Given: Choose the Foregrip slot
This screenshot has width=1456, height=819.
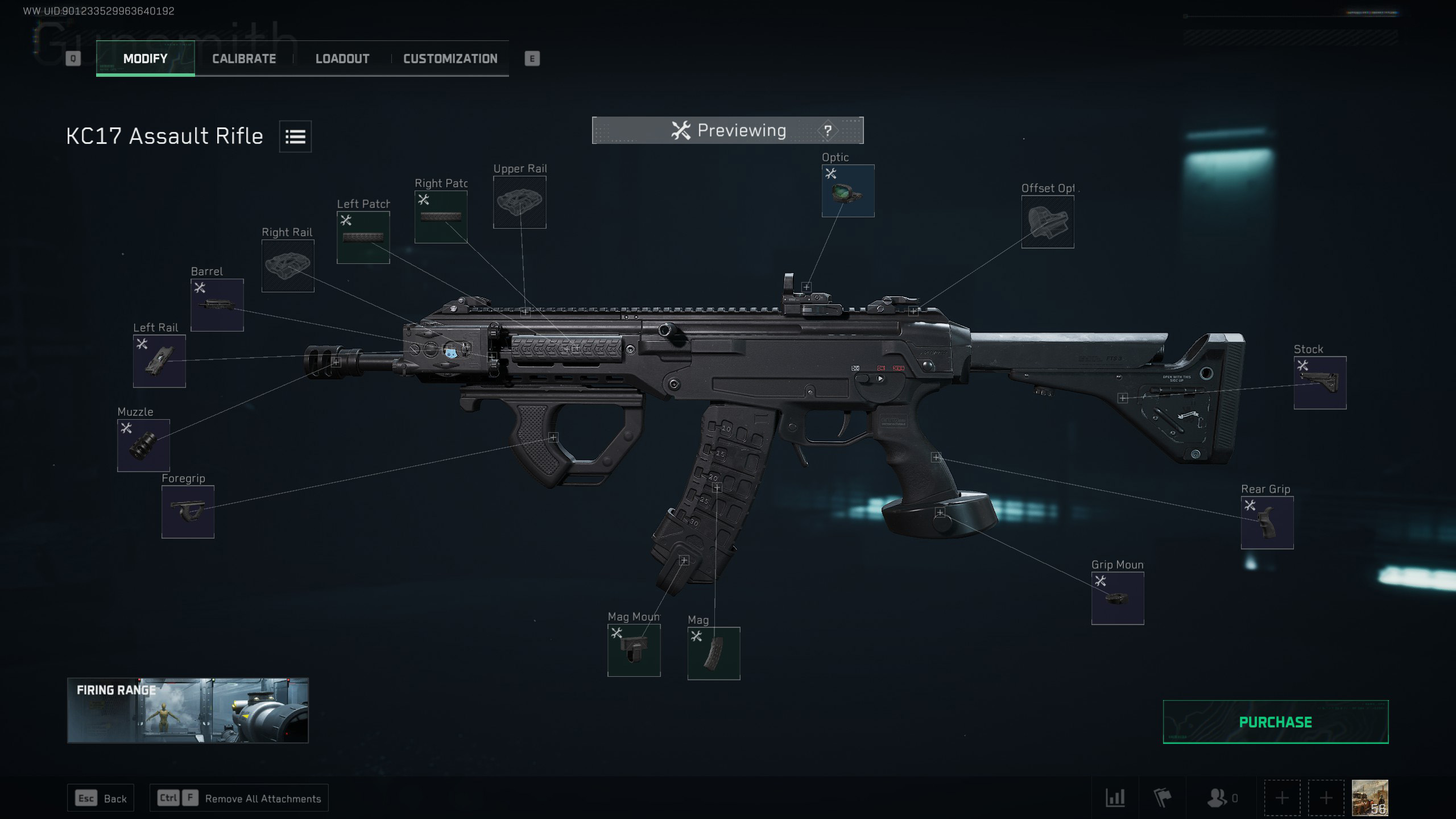Looking at the screenshot, I should (x=188, y=511).
